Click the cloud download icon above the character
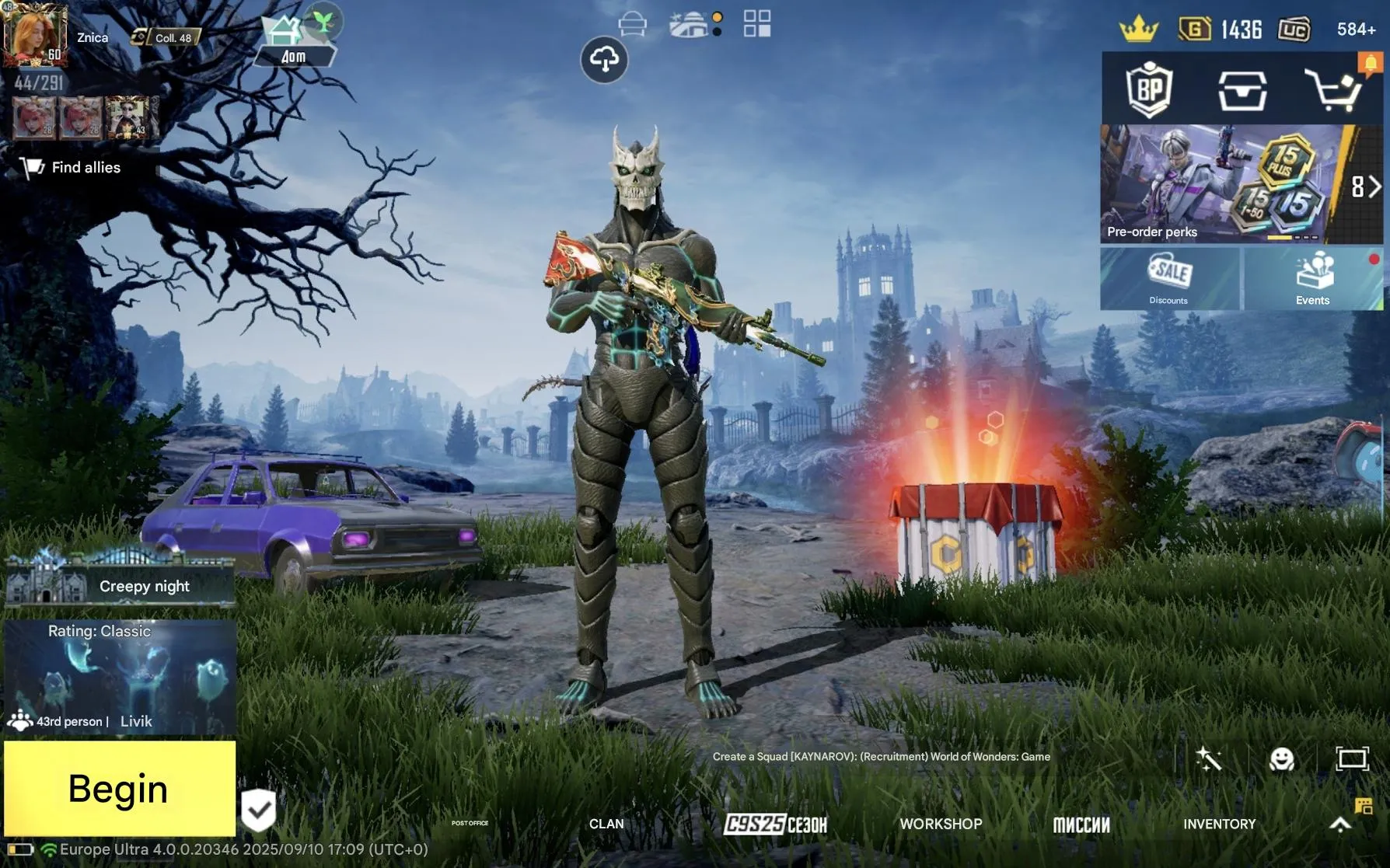Screen dimensions: 1390x868 click(605, 61)
